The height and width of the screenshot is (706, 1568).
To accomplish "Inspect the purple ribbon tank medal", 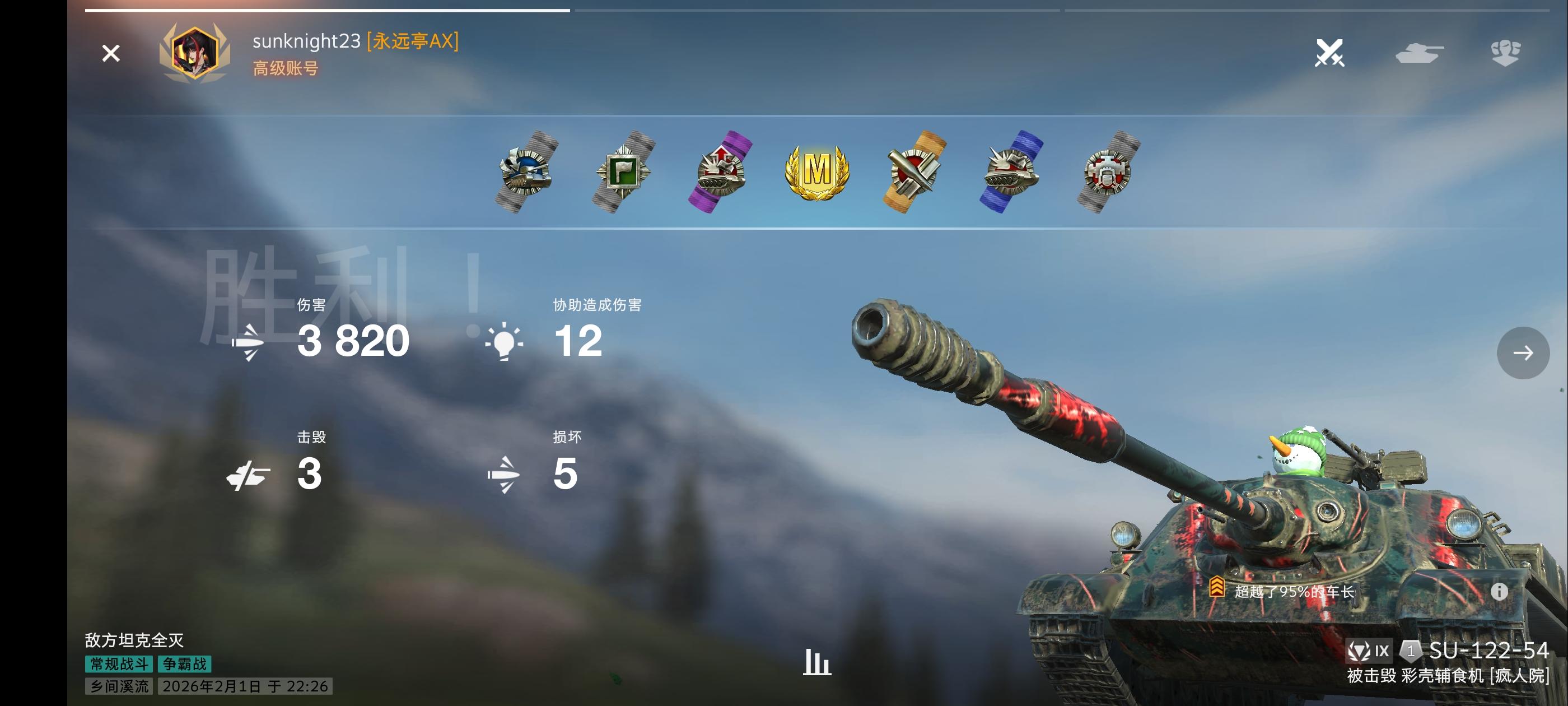I will tap(720, 171).
